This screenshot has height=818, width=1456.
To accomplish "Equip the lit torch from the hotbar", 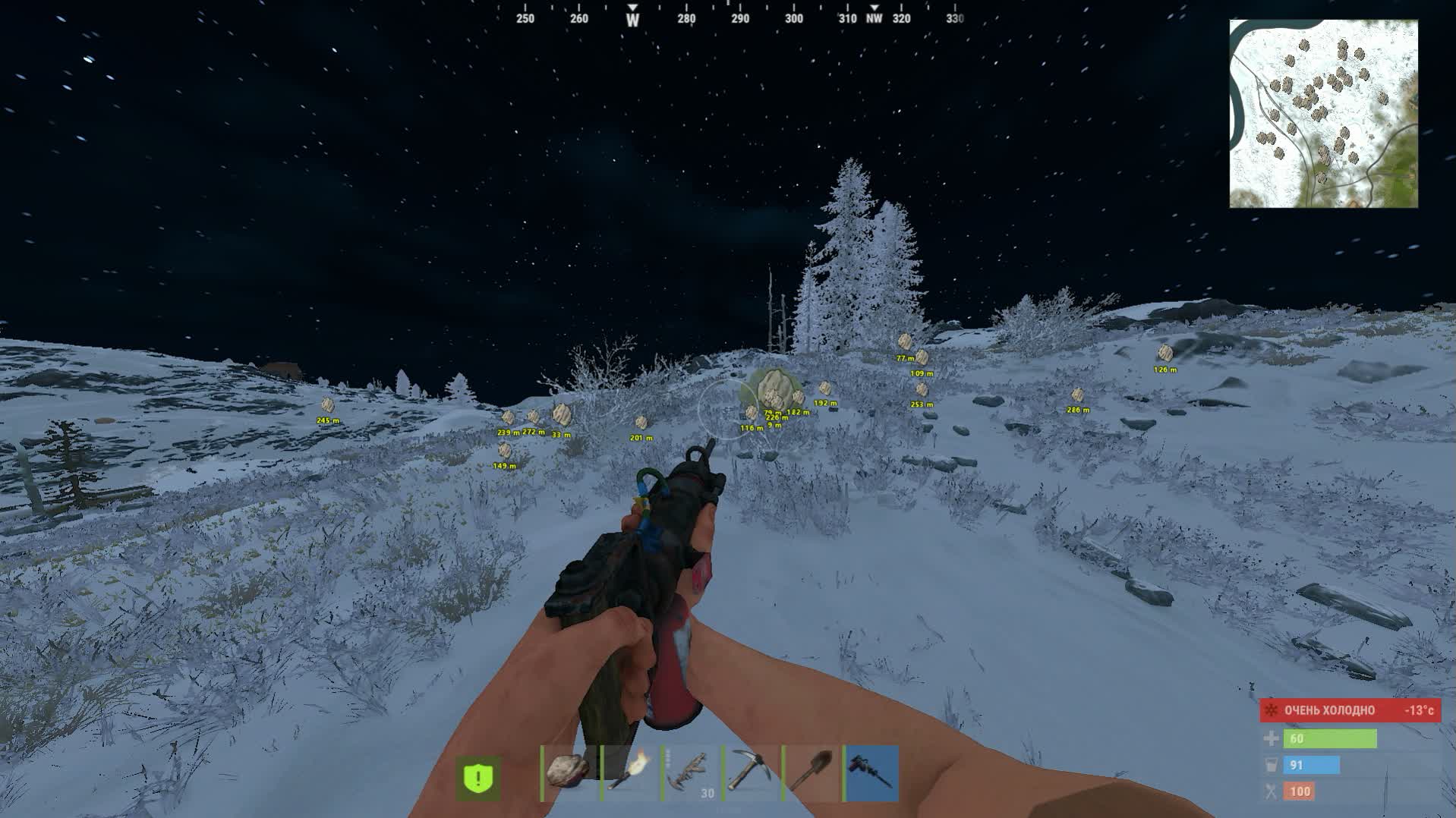I will (631, 773).
